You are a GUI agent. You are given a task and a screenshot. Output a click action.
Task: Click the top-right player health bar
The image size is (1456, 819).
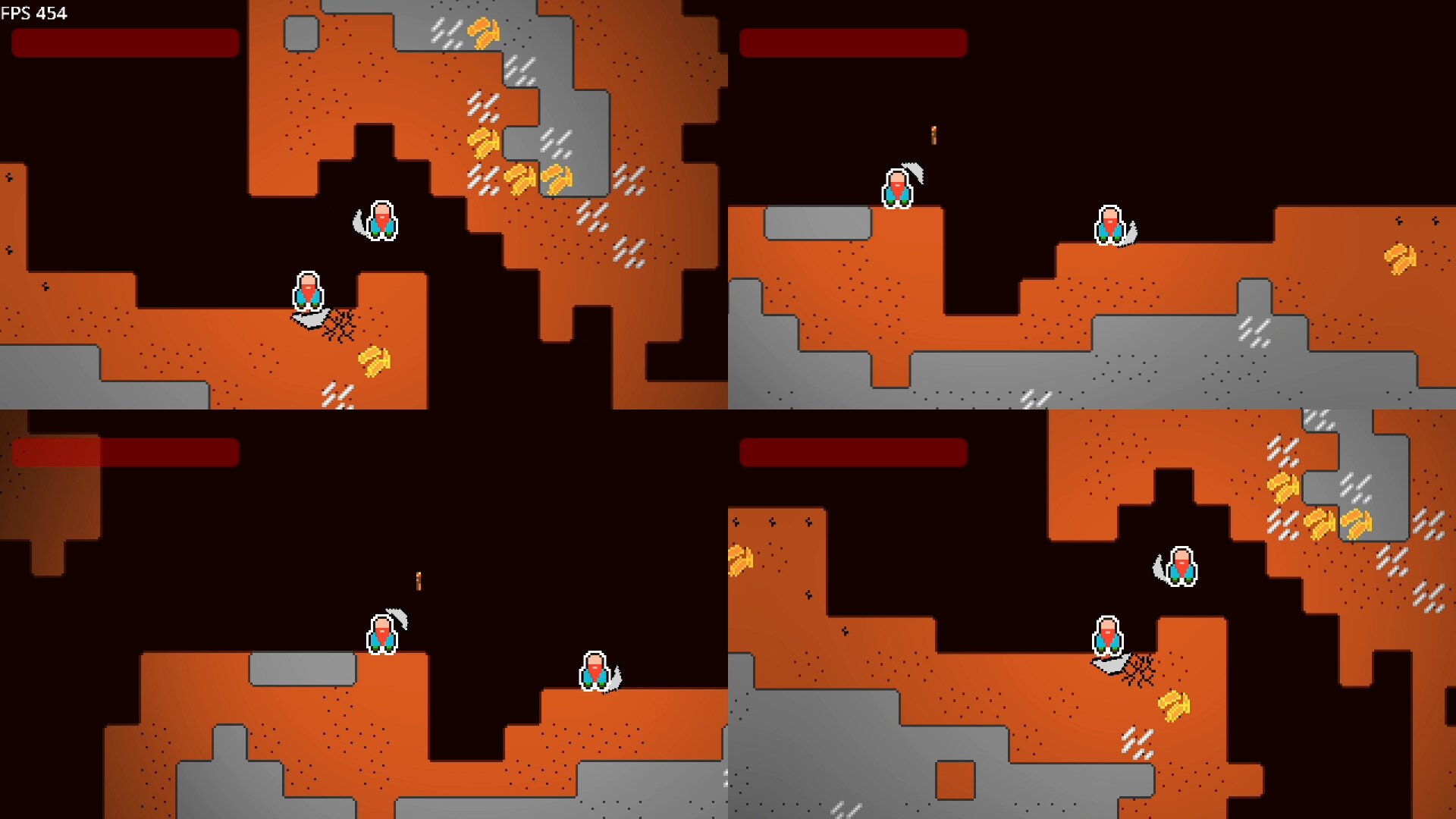pos(854,43)
